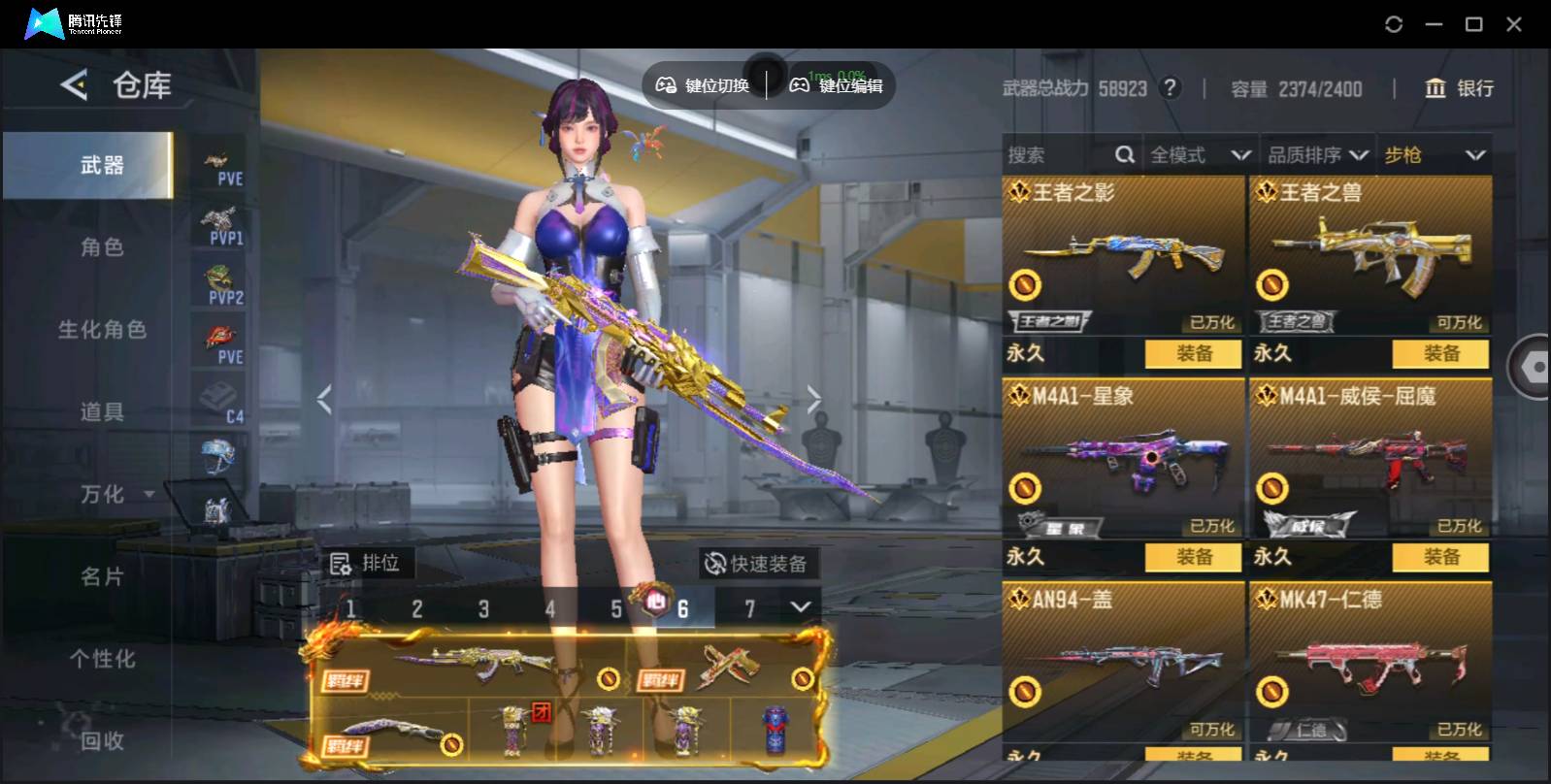Close the emulator window
Screen dimensions: 1551x784
[1513, 24]
